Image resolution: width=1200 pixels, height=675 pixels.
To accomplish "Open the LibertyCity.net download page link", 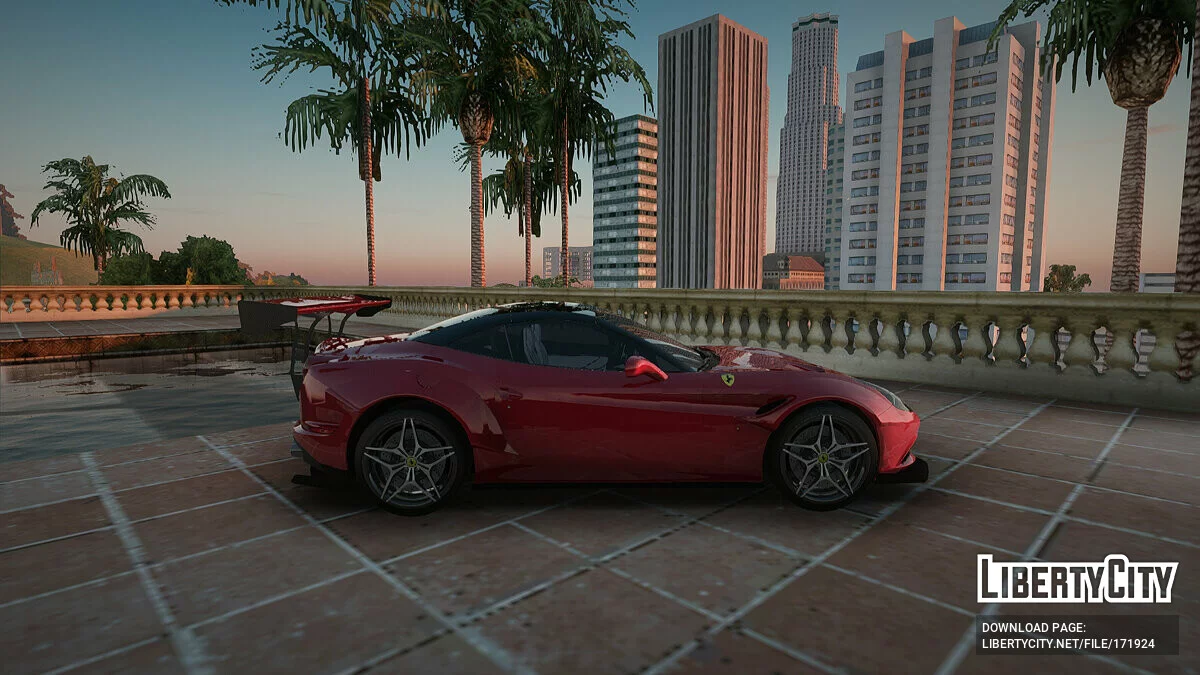I will pyautogui.click(x=1067, y=643).
